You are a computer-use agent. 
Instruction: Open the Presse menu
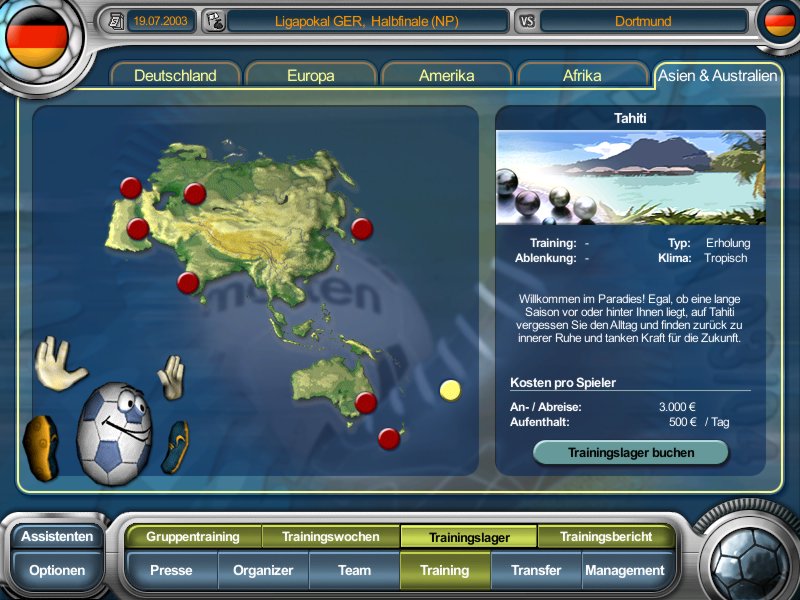tap(171, 571)
